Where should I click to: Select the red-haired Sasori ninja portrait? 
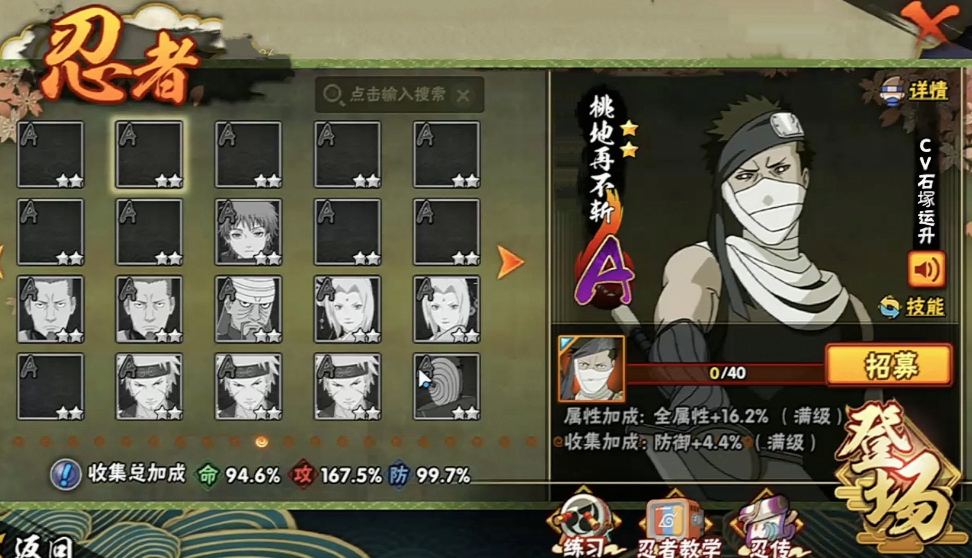click(248, 232)
